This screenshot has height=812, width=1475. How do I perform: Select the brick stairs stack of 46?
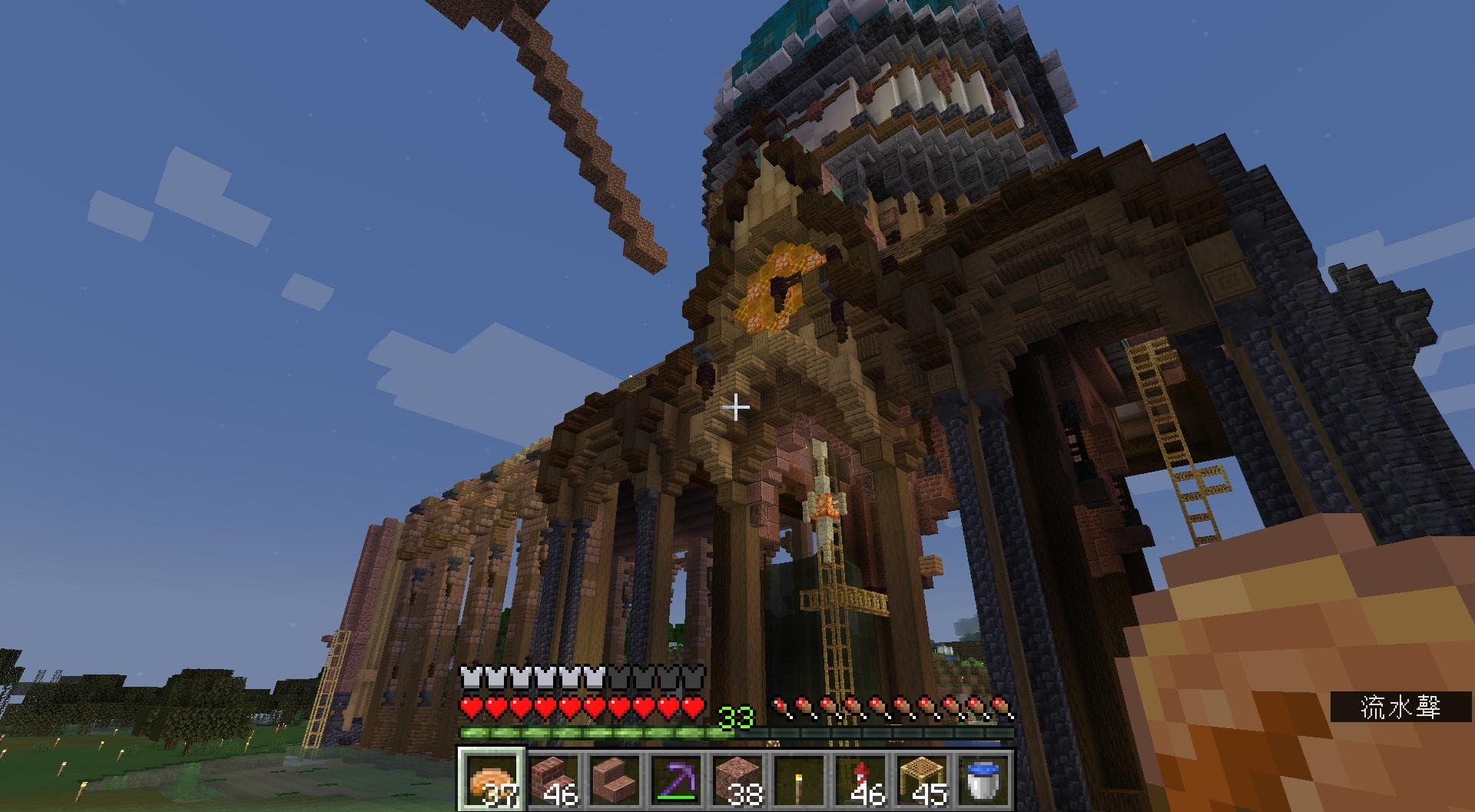[x=553, y=779]
